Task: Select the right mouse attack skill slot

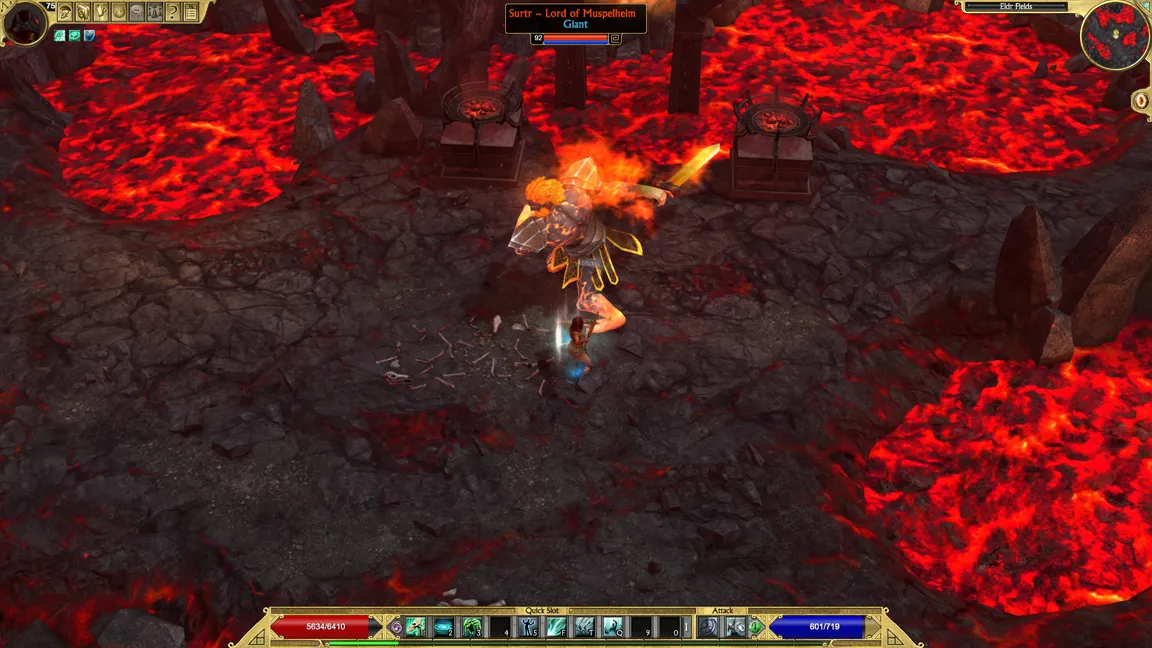Action: coord(735,627)
